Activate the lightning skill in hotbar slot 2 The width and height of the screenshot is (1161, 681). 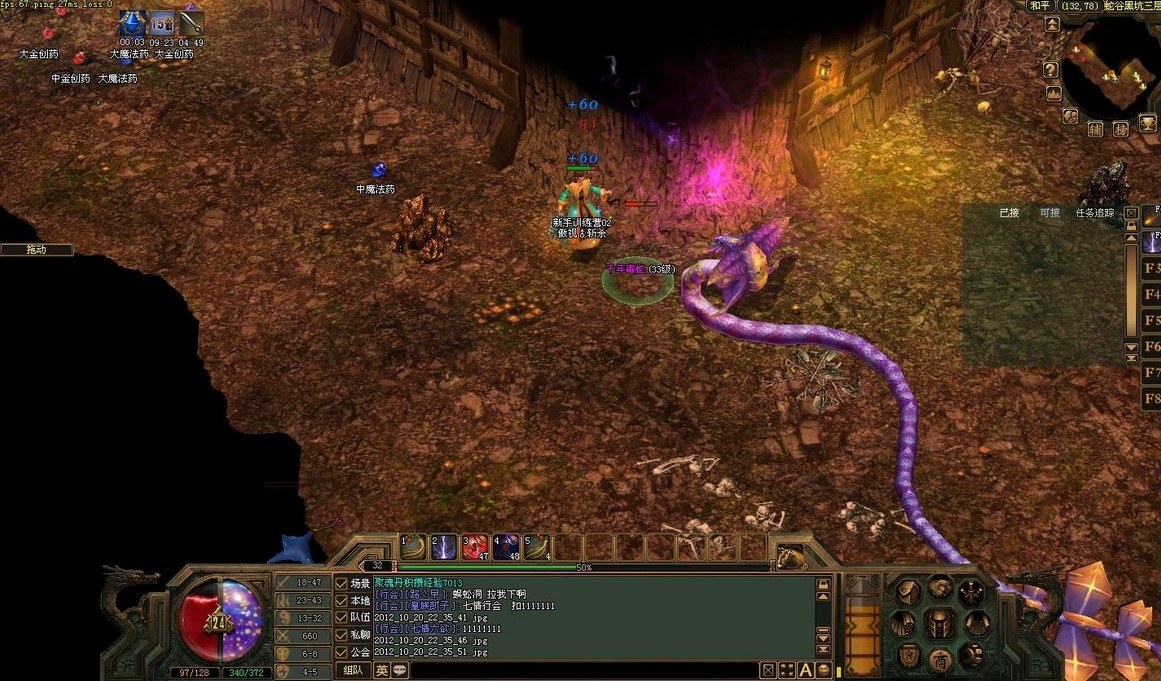coord(443,547)
